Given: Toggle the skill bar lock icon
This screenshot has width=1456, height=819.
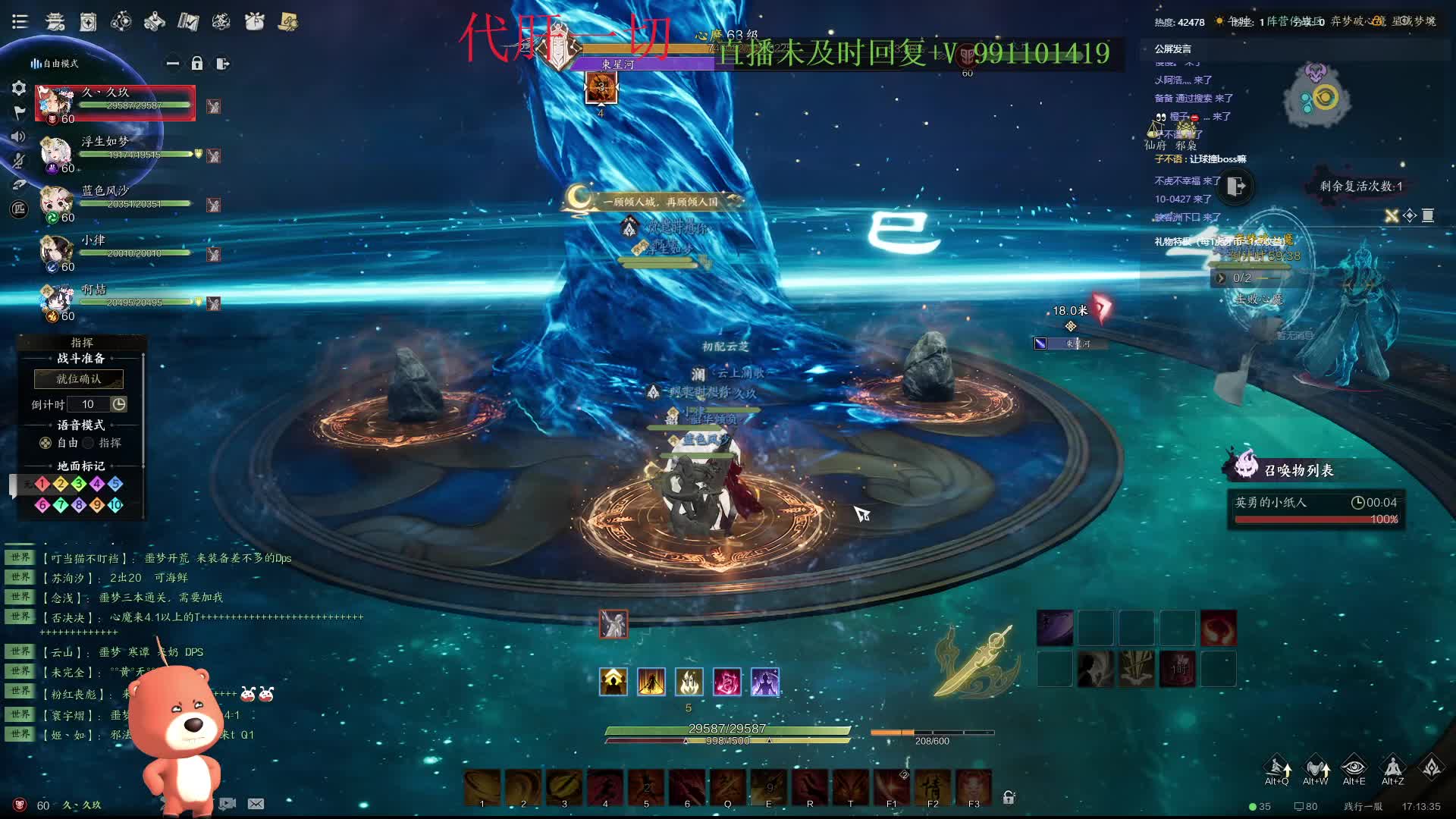Looking at the screenshot, I should pyautogui.click(x=1009, y=797).
